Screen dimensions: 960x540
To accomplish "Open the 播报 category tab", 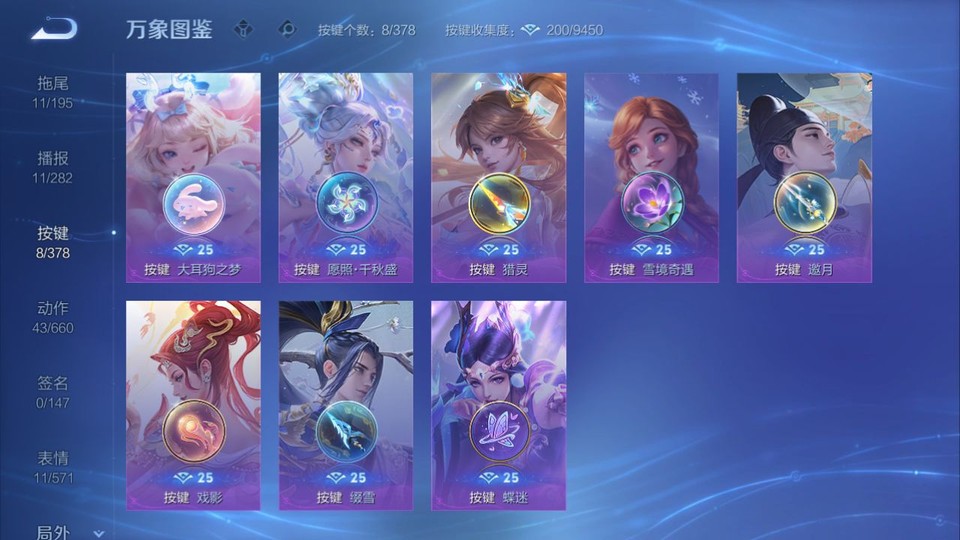I will [53, 166].
